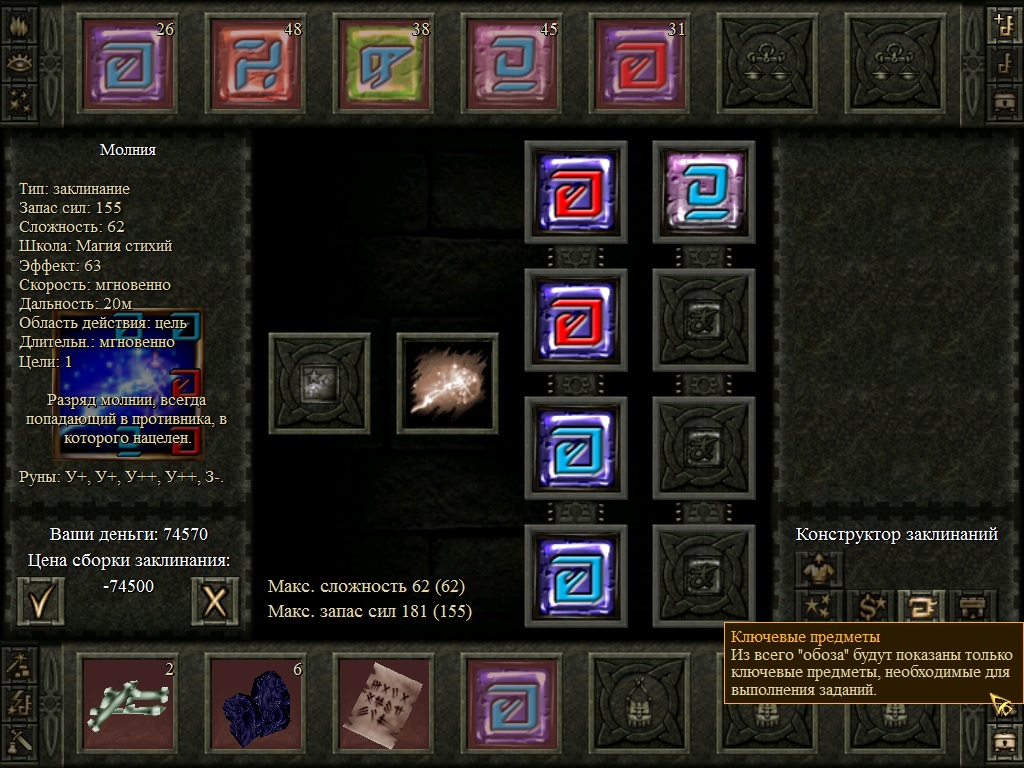Confirm spell assembly with the checkmark button
The image size is (1024, 768).
(41, 601)
